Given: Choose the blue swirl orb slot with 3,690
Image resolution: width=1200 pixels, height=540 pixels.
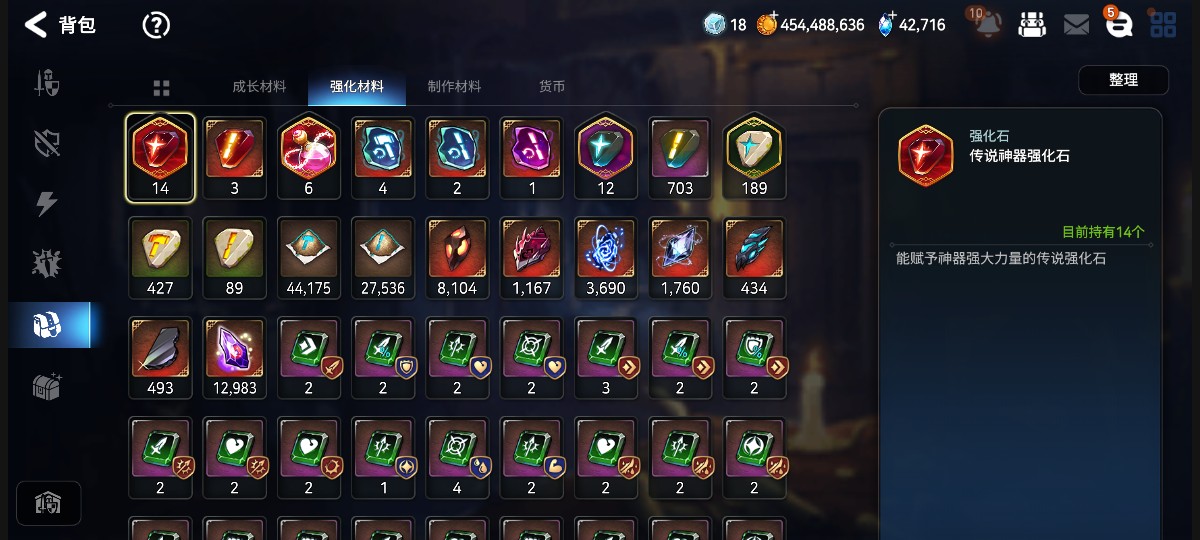Looking at the screenshot, I should 606,256.
